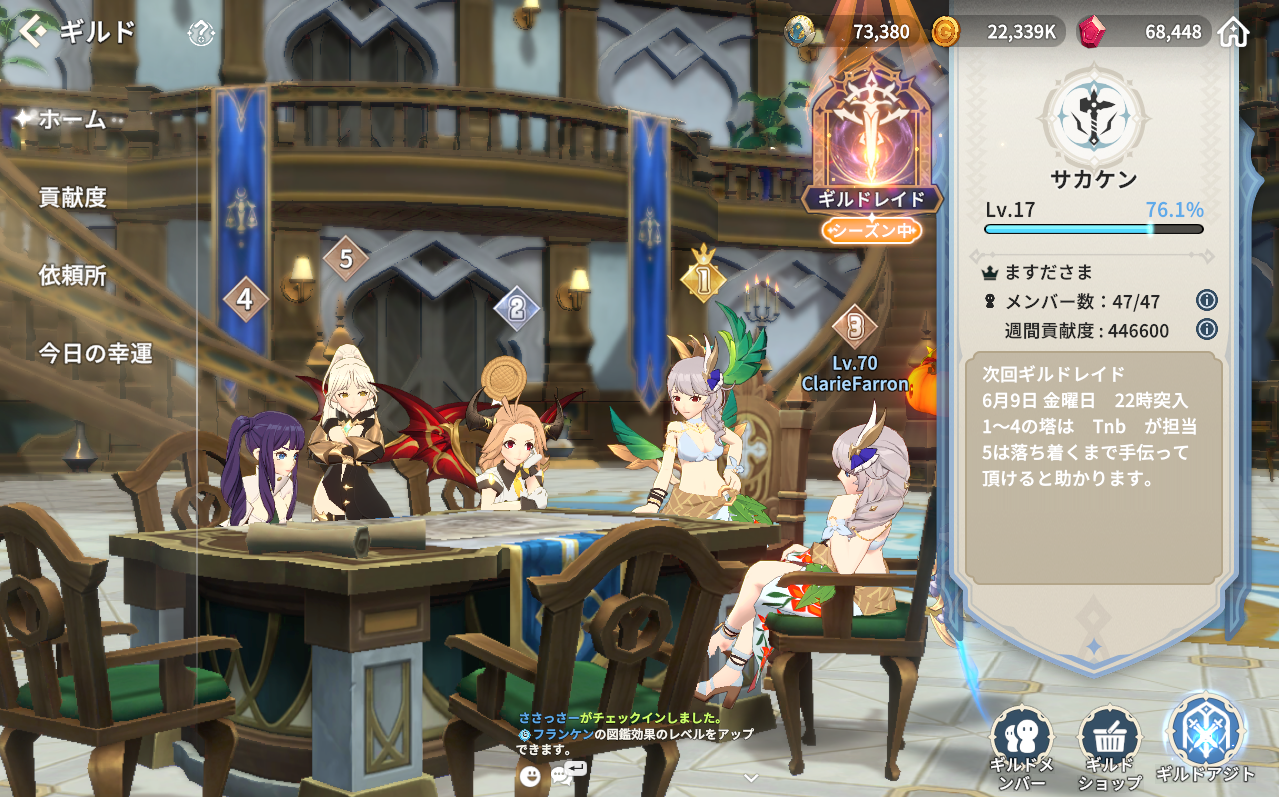Open the question mark help icon
The width and height of the screenshot is (1279, 797).
pos(201,34)
